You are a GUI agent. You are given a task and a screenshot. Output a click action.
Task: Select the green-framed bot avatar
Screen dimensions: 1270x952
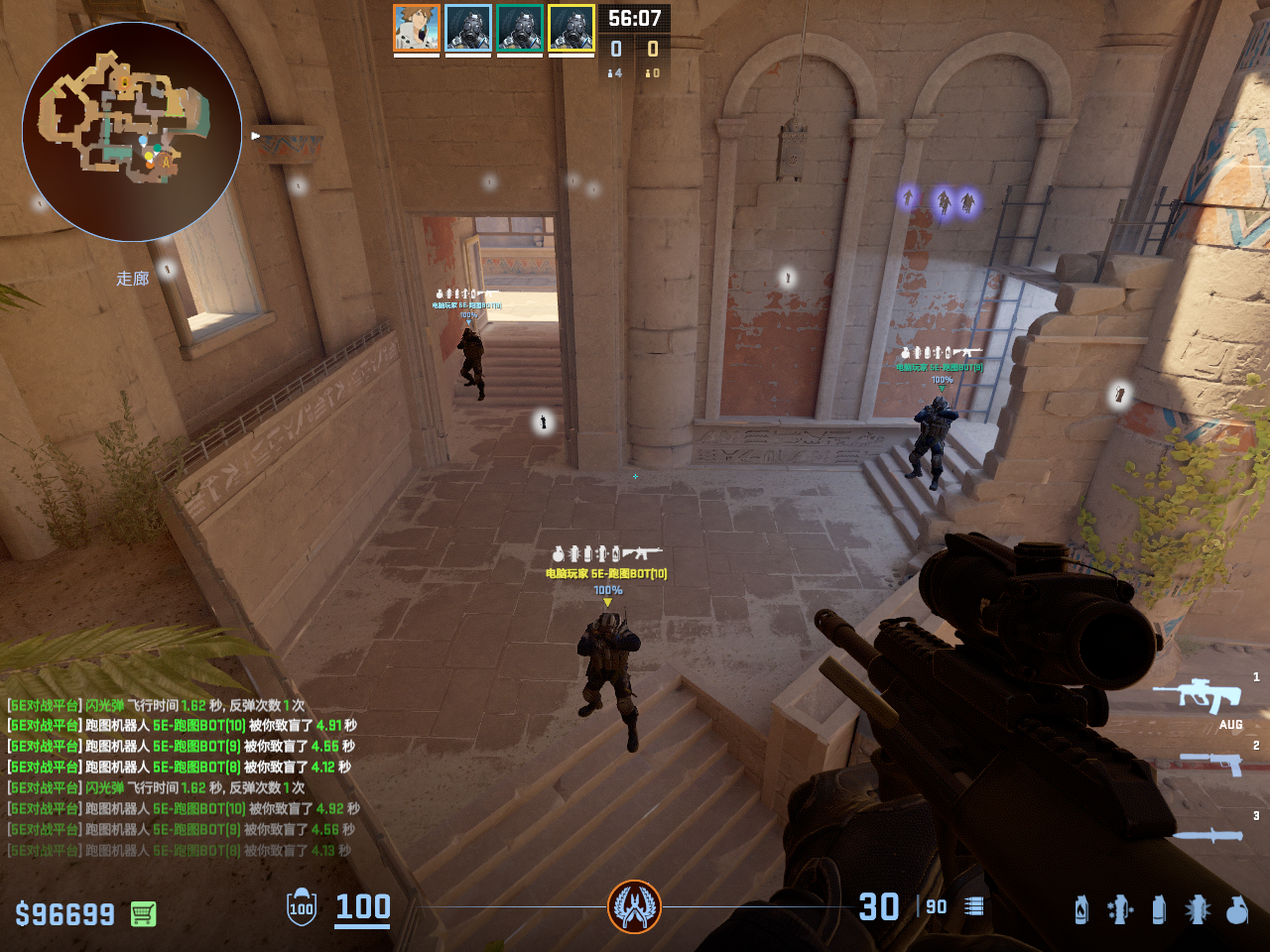[x=520, y=28]
